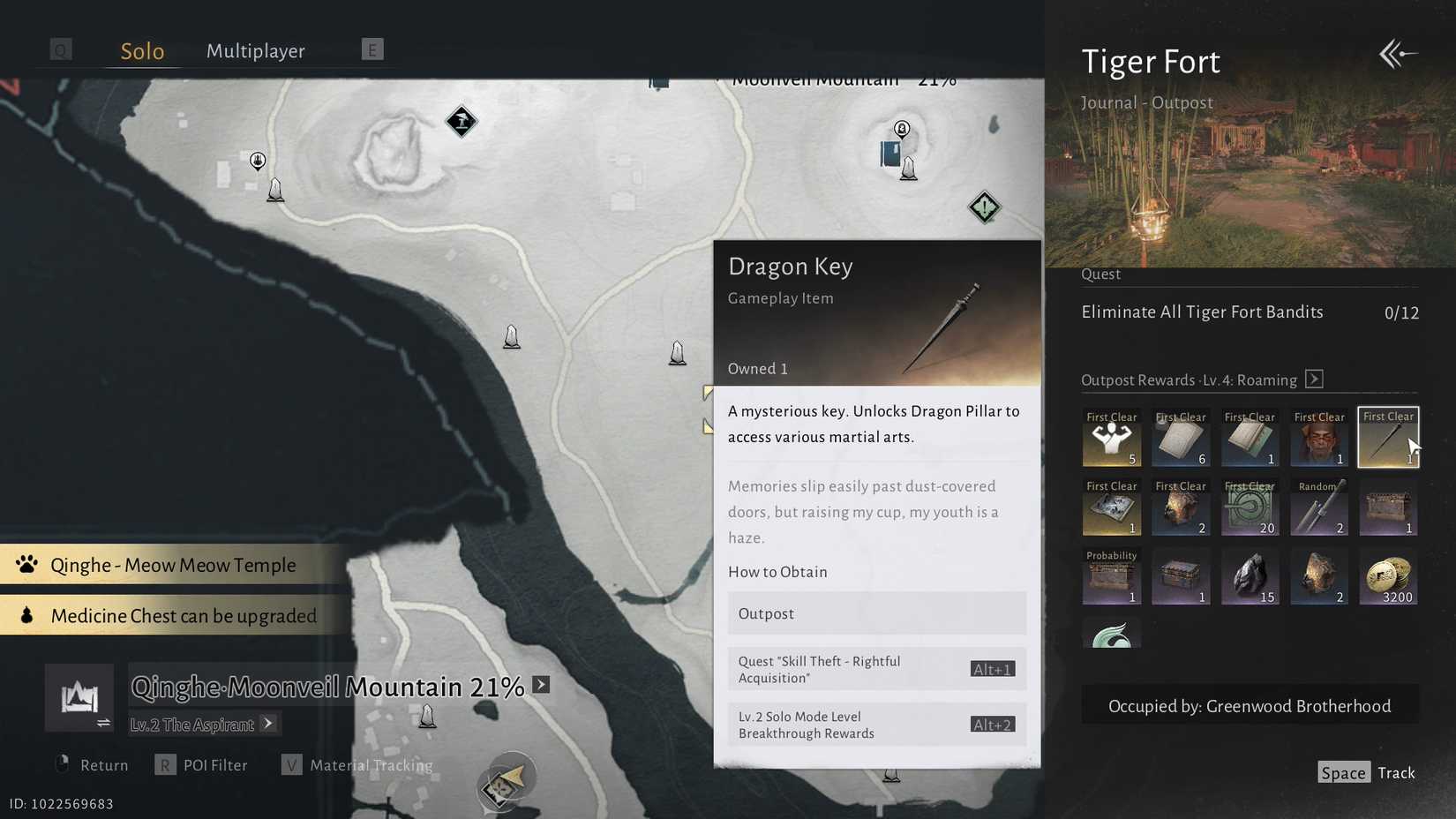Expand Outpost Rewards Lv.4 Roaming details

(1314, 379)
